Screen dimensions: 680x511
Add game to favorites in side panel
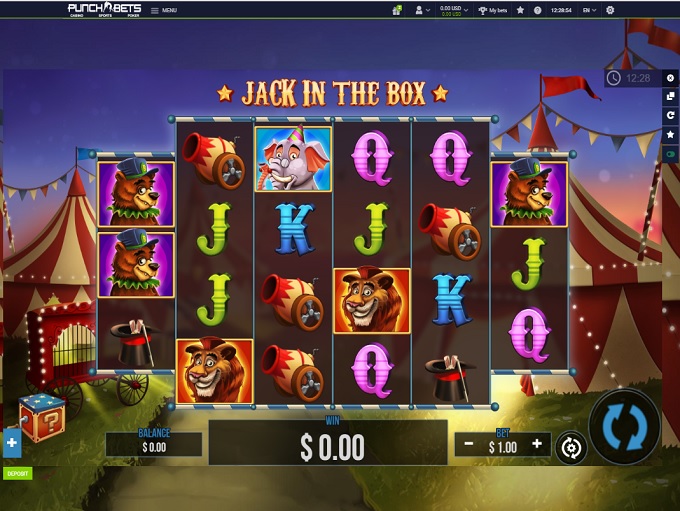click(670, 135)
